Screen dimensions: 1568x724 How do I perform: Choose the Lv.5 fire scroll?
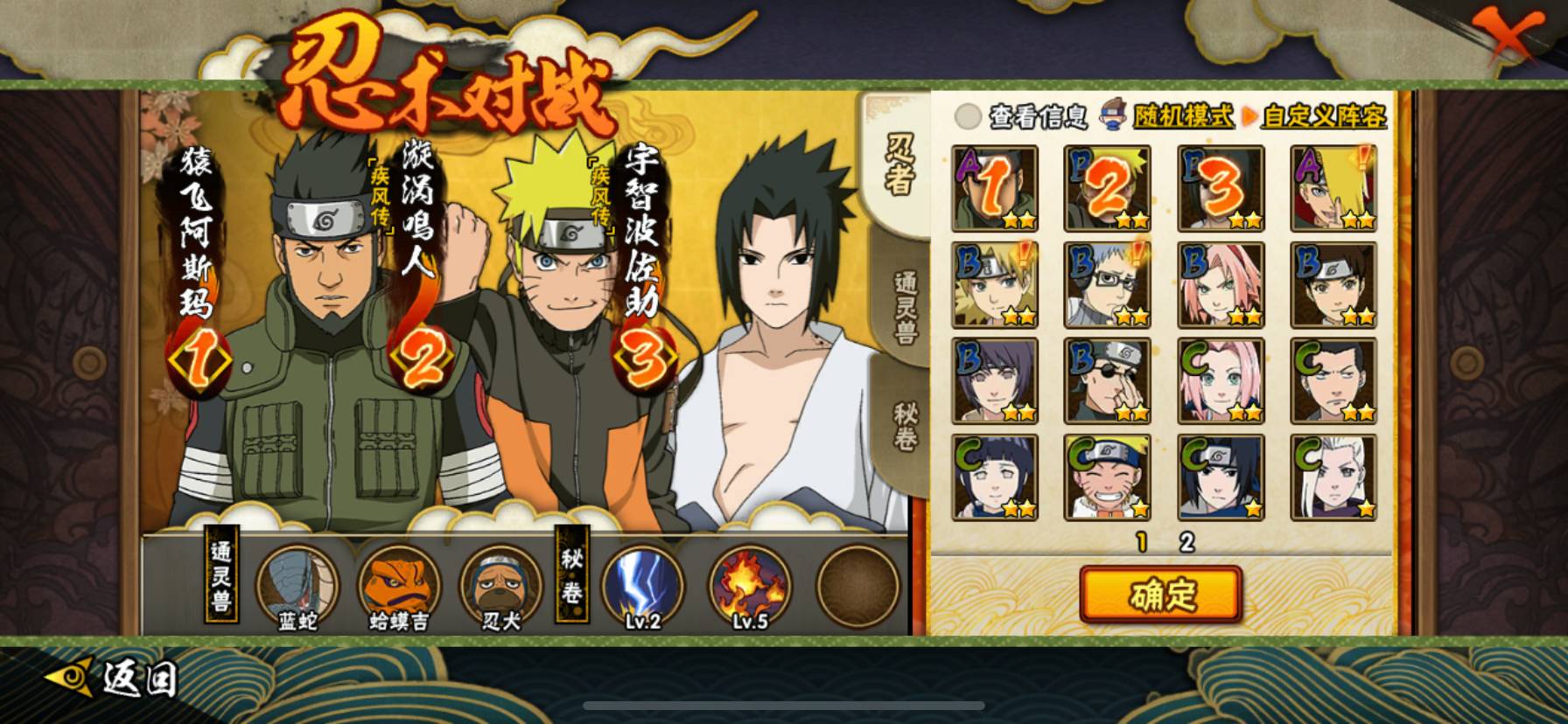pyautogui.click(x=749, y=584)
